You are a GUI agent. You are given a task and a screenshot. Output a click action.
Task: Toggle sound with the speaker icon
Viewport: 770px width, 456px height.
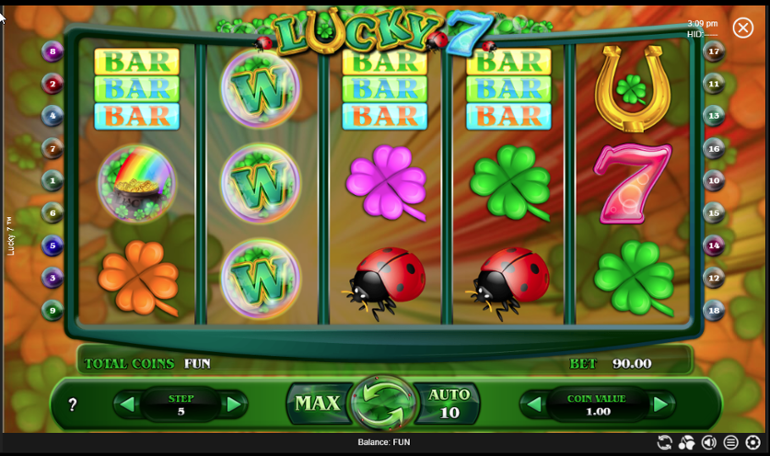[x=709, y=442]
